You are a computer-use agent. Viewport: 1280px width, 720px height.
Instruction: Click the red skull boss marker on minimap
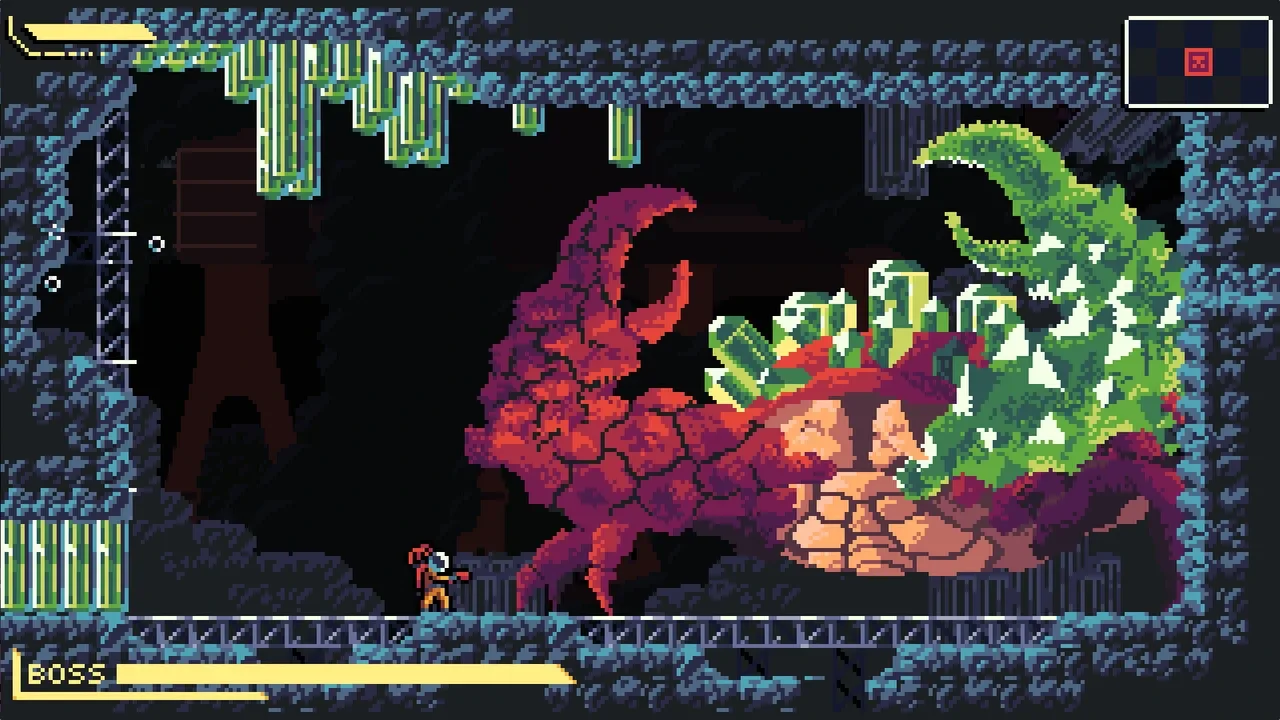(x=1198, y=63)
